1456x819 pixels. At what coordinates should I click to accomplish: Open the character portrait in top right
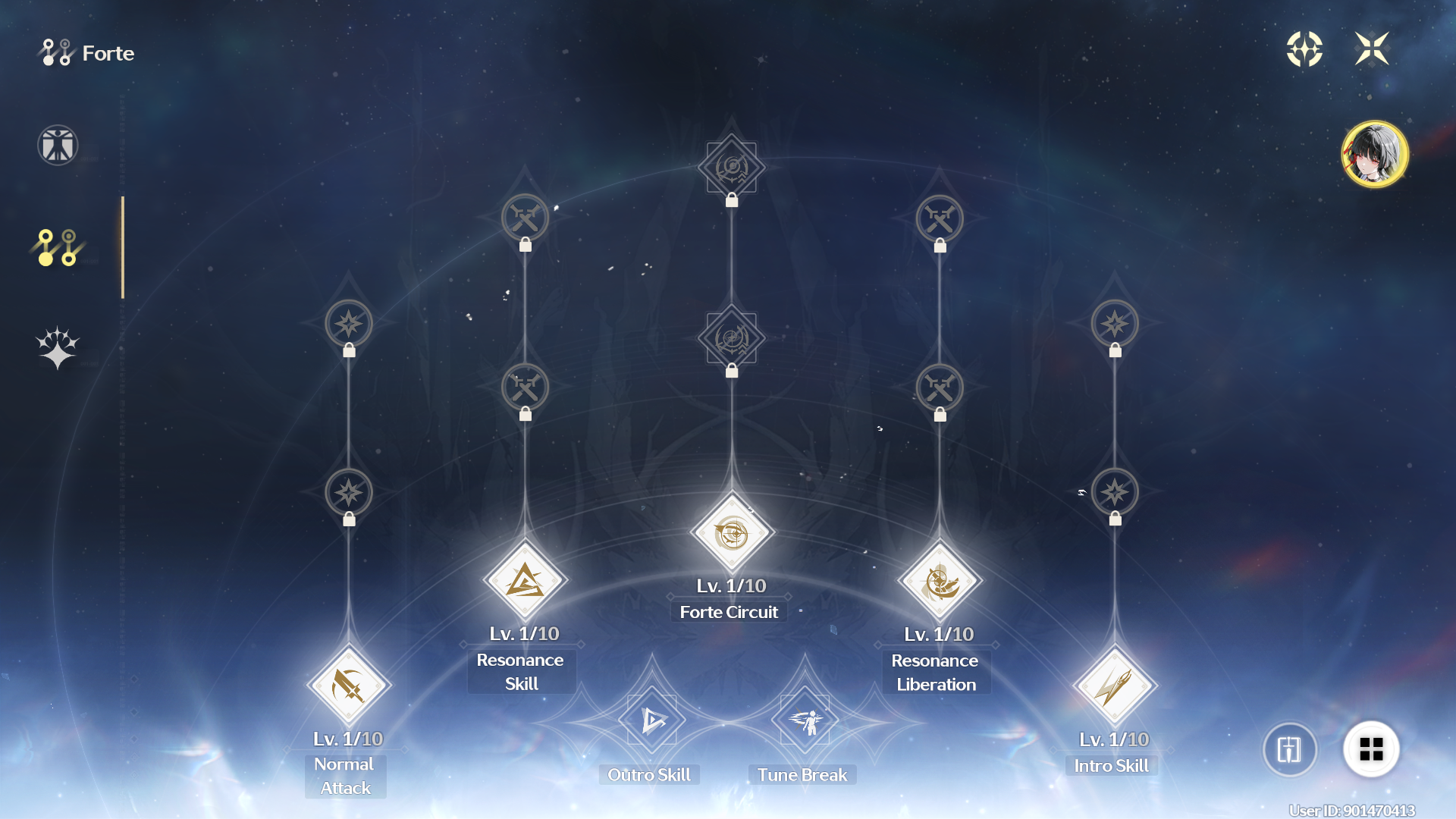point(1374,153)
